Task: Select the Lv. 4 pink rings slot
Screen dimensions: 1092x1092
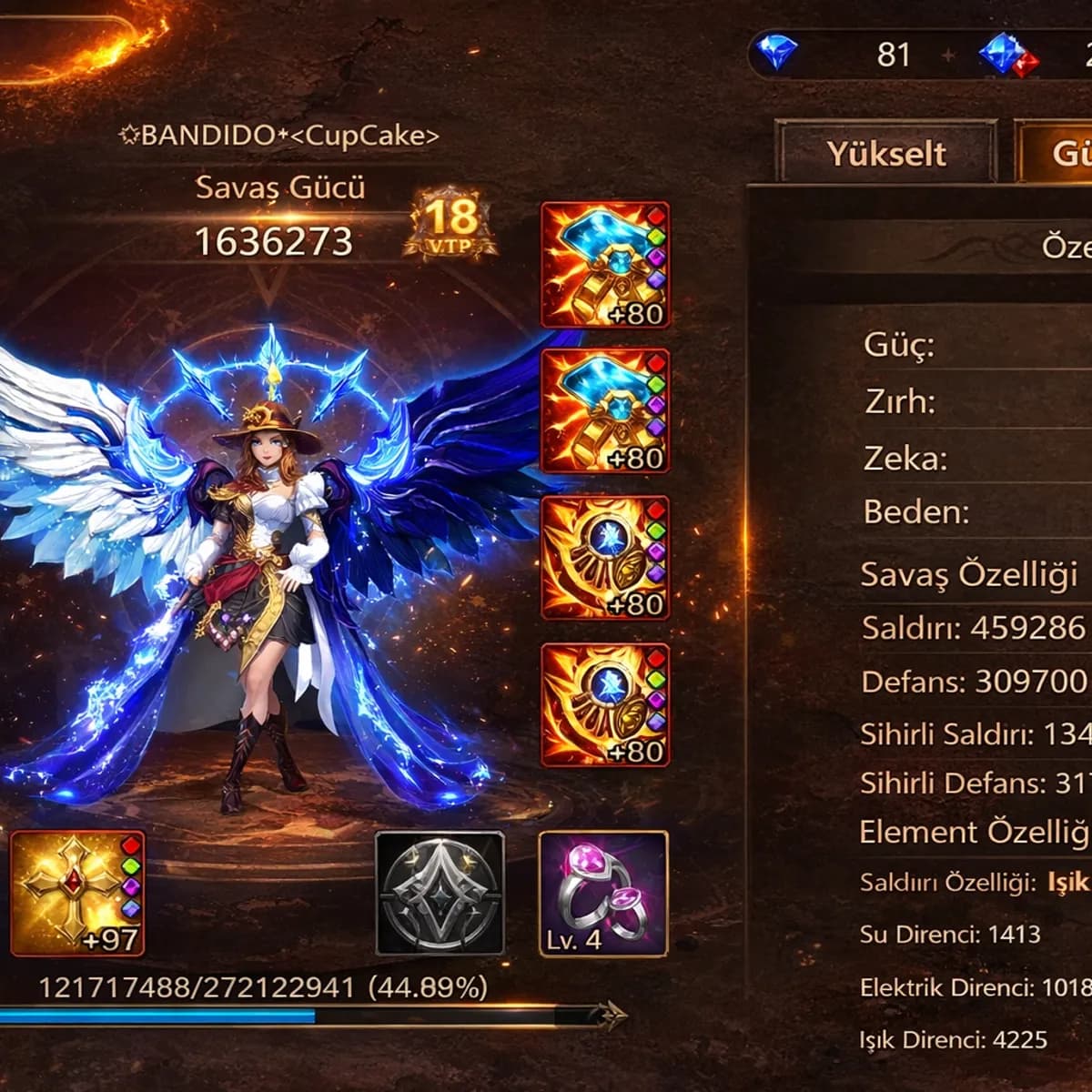Action: [603, 893]
